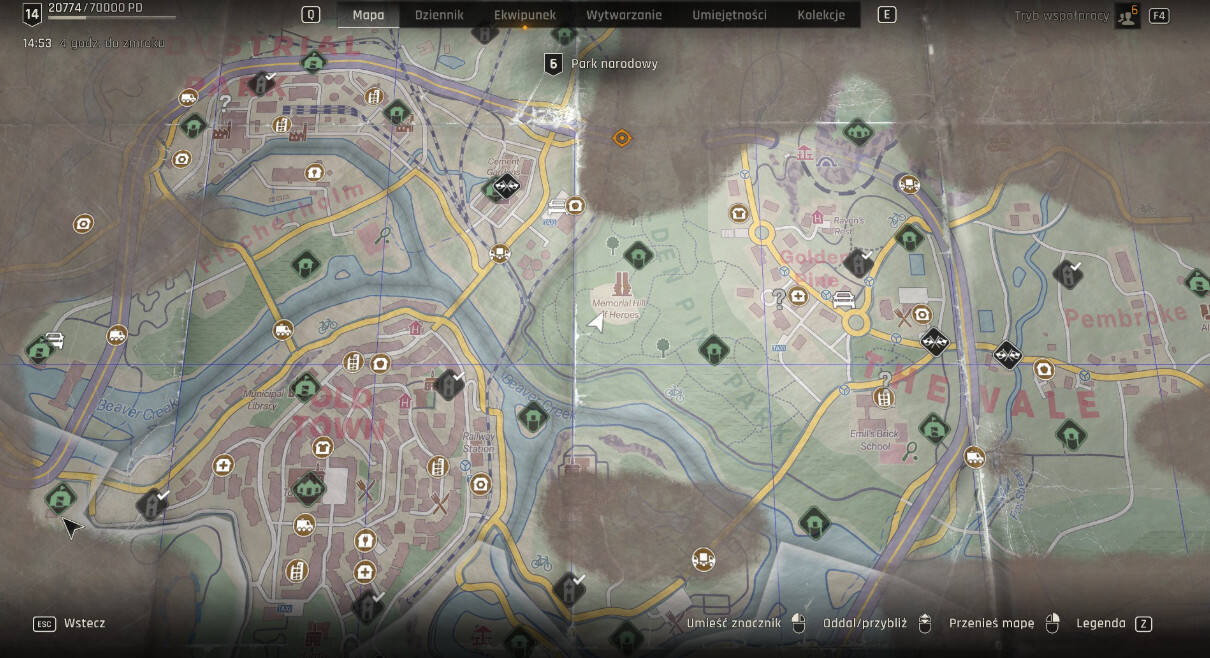The image size is (1210, 658).
Task: Open the Ekwipunek tab
Action: (x=525, y=15)
